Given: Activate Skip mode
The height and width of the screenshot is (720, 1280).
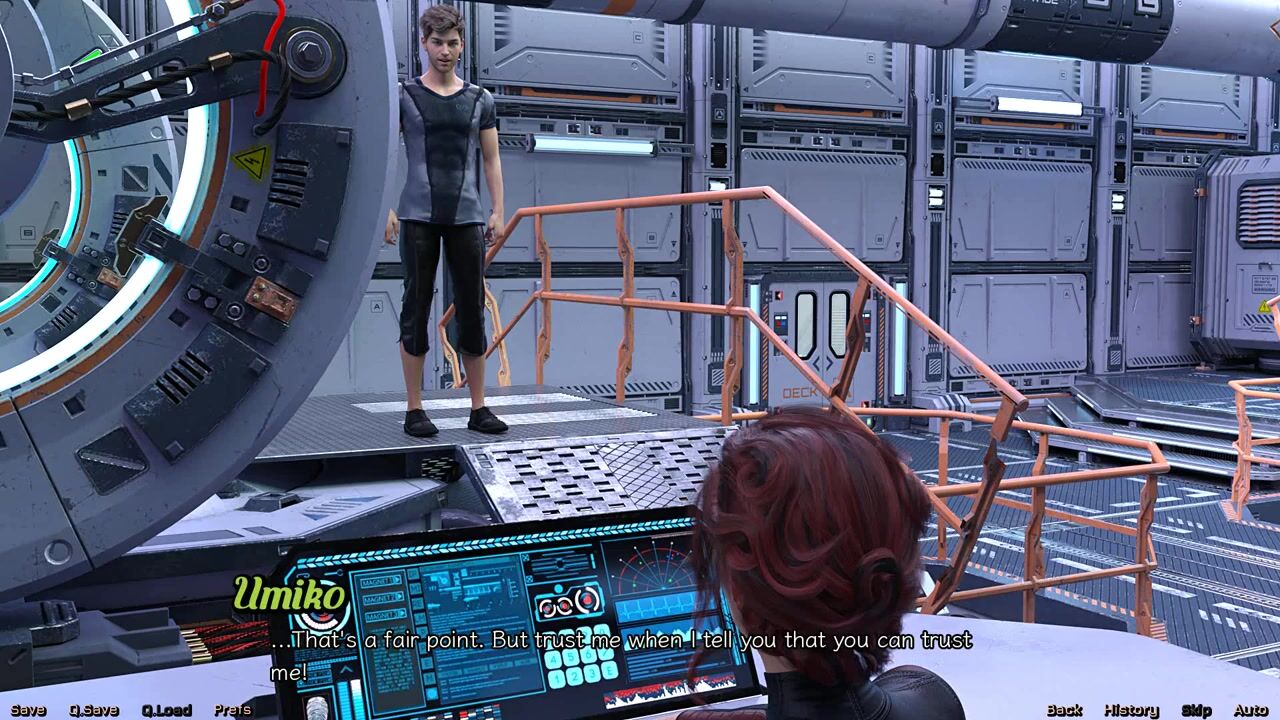Looking at the screenshot, I should (1196, 710).
